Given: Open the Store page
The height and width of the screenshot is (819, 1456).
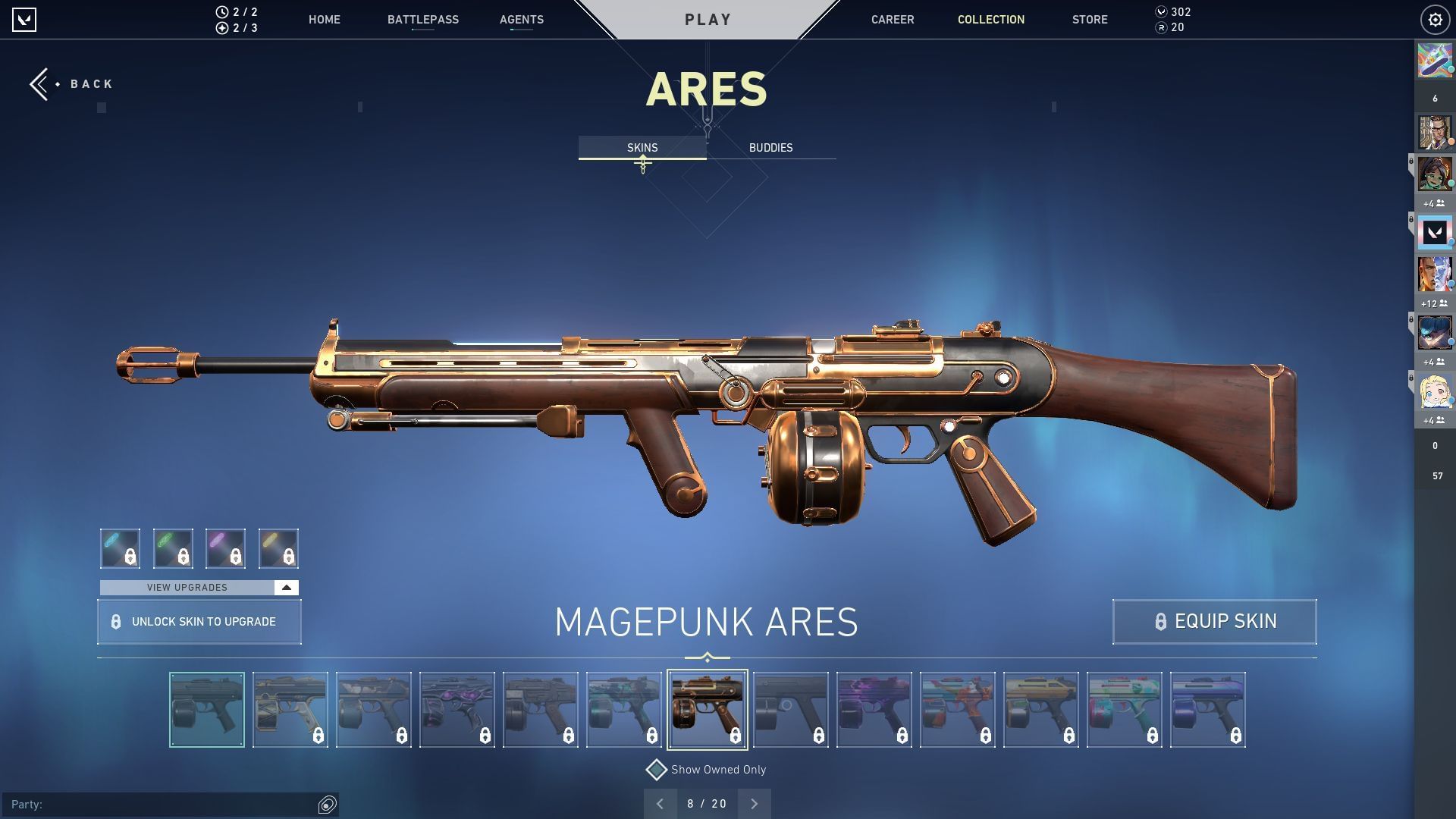Looking at the screenshot, I should pos(1089,20).
